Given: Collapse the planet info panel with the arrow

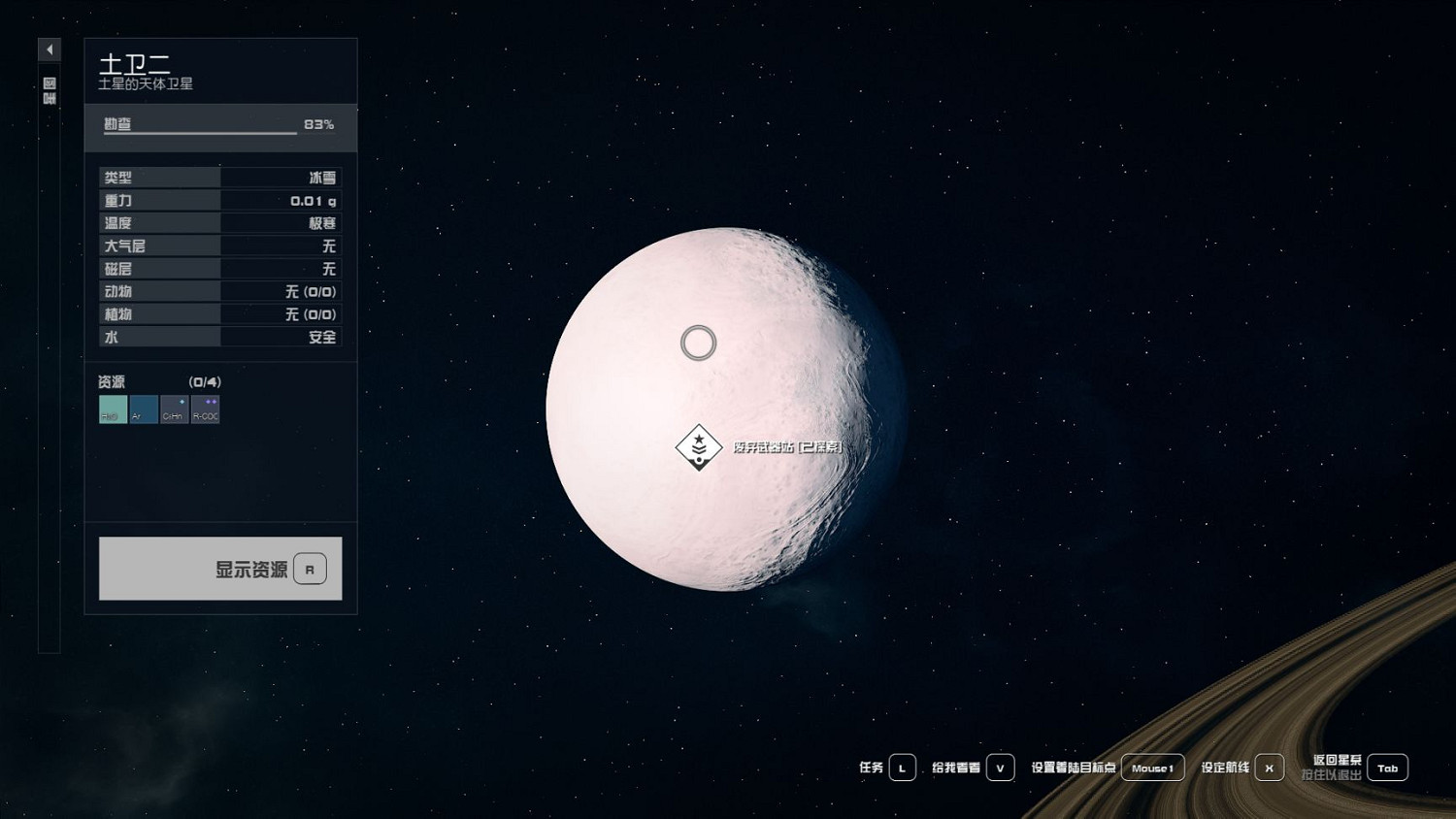Looking at the screenshot, I should (50, 49).
